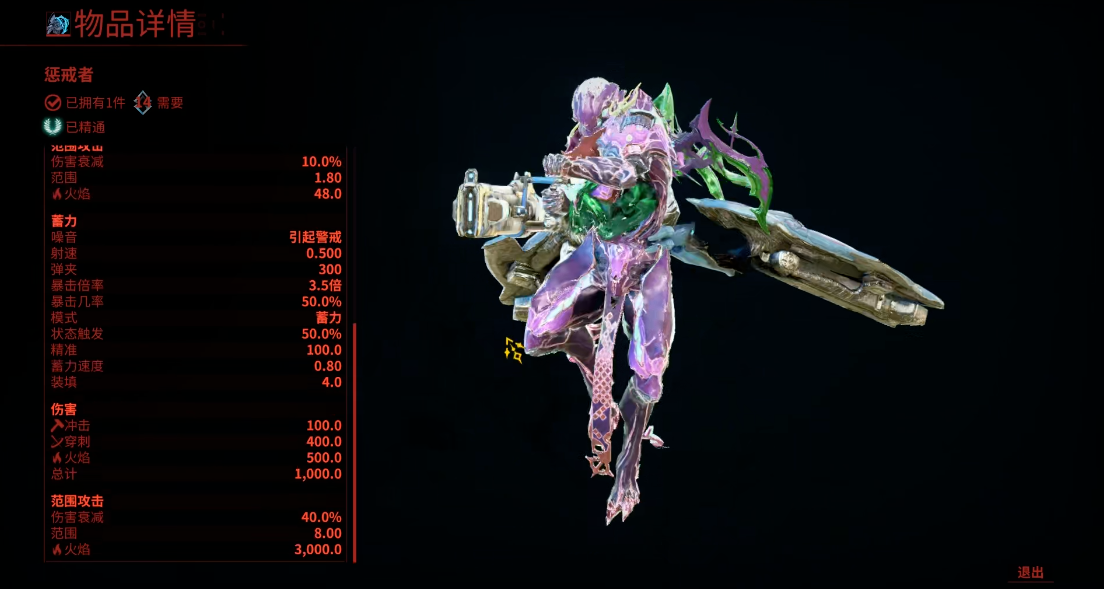Click the profile avatar icon beside 物品详情
This screenshot has height=589, width=1104.
click(58, 26)
